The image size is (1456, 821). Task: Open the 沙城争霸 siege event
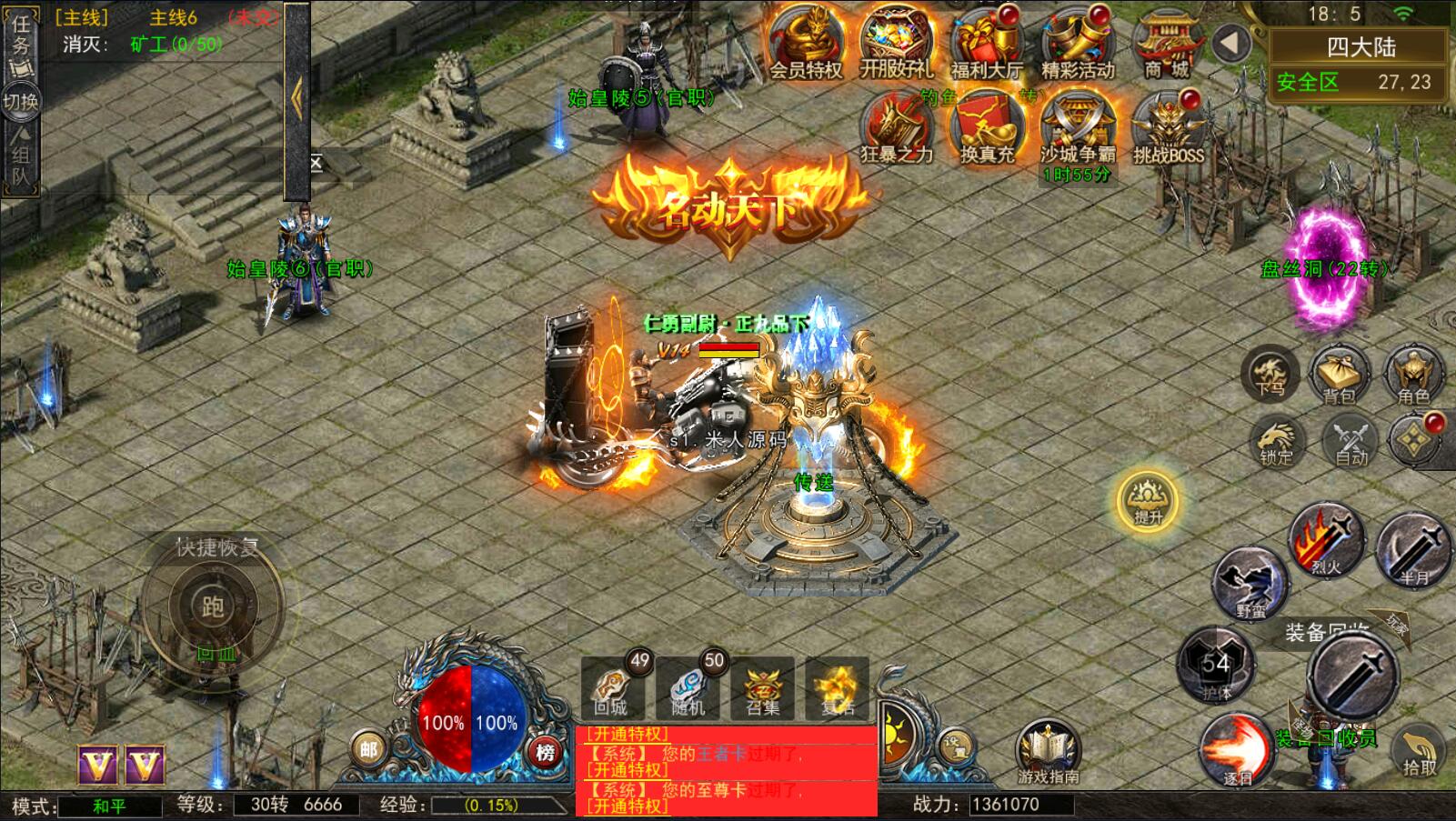(x=1078, y=128)
